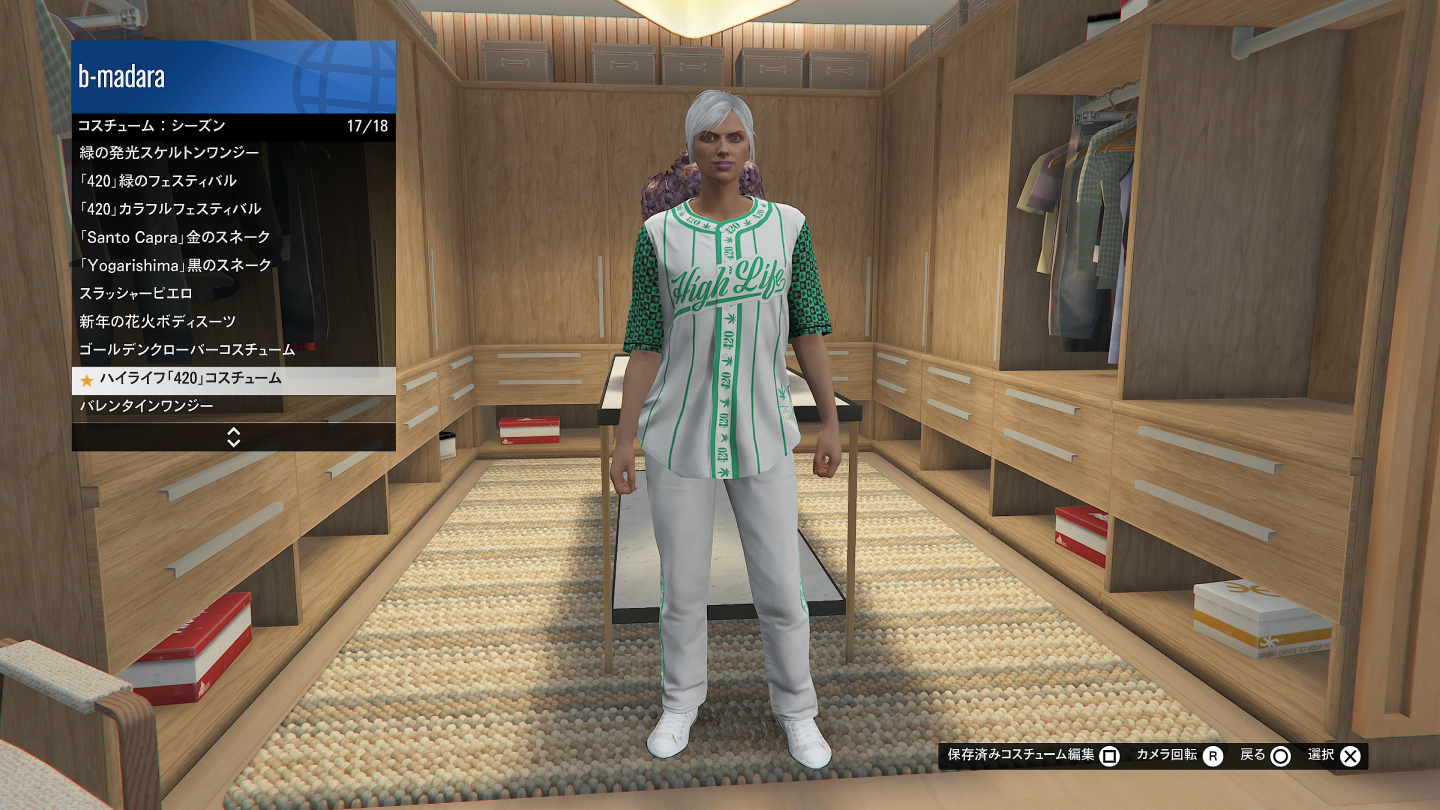The height and width of the screenshot is (810, 1440).
Task: Select スラッシャーピエロ costume
Action: (x=233, y=293)
